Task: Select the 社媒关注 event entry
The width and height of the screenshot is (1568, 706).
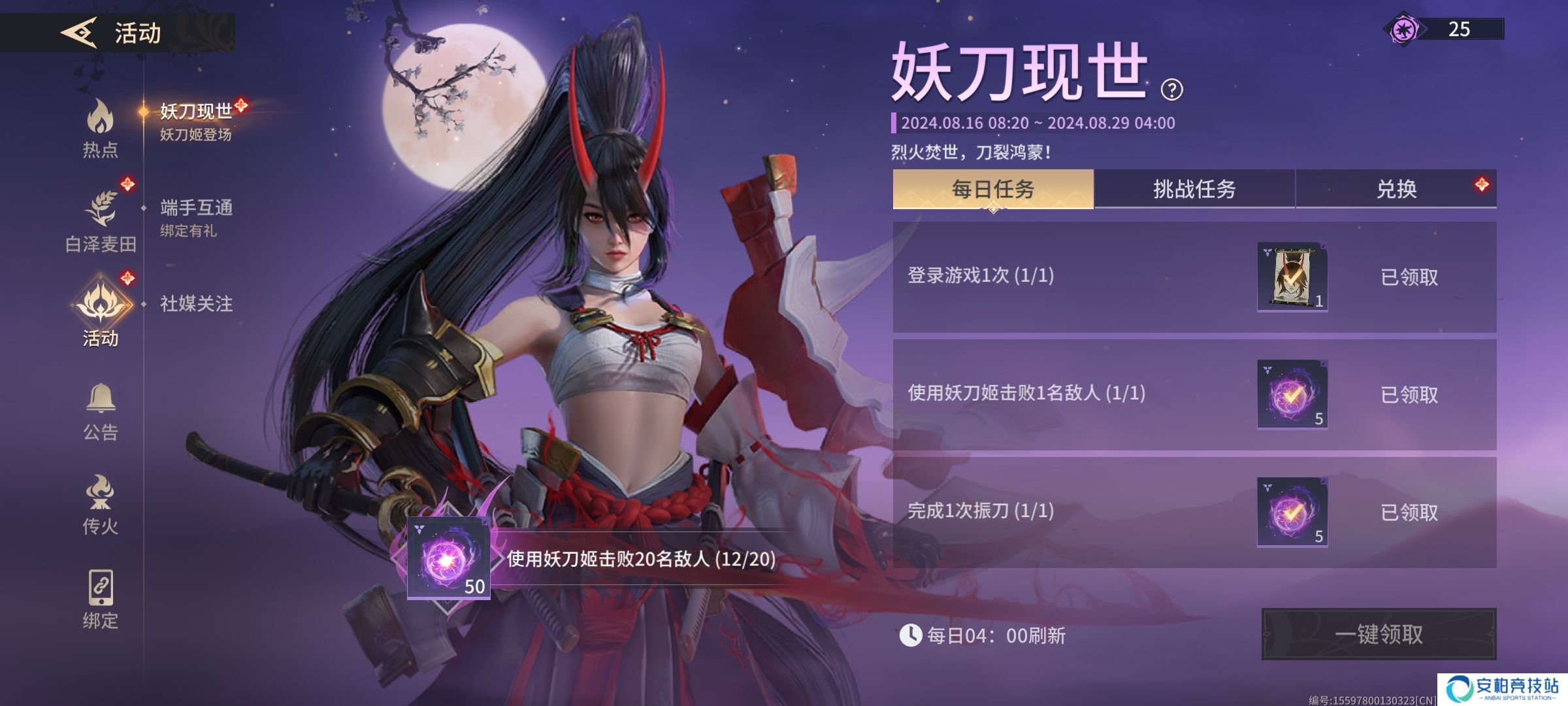Action: (196, 303)
